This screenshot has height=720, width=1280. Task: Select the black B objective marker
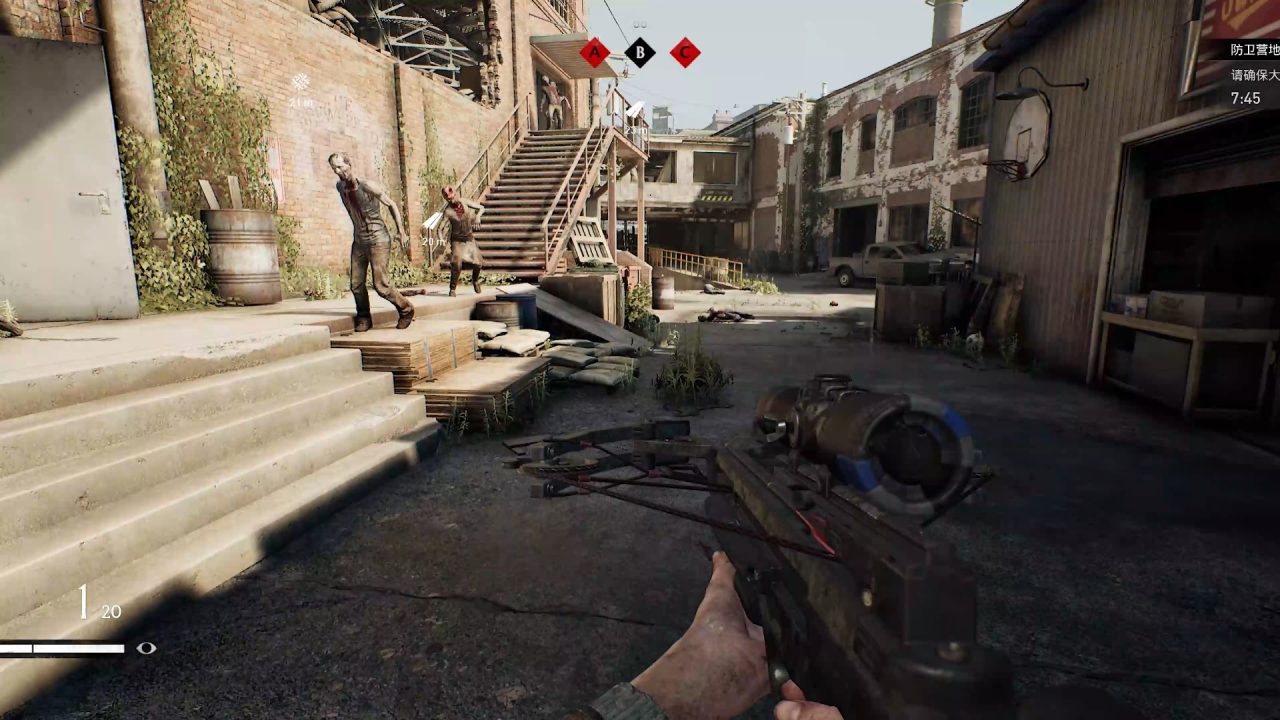click(640, 52)
